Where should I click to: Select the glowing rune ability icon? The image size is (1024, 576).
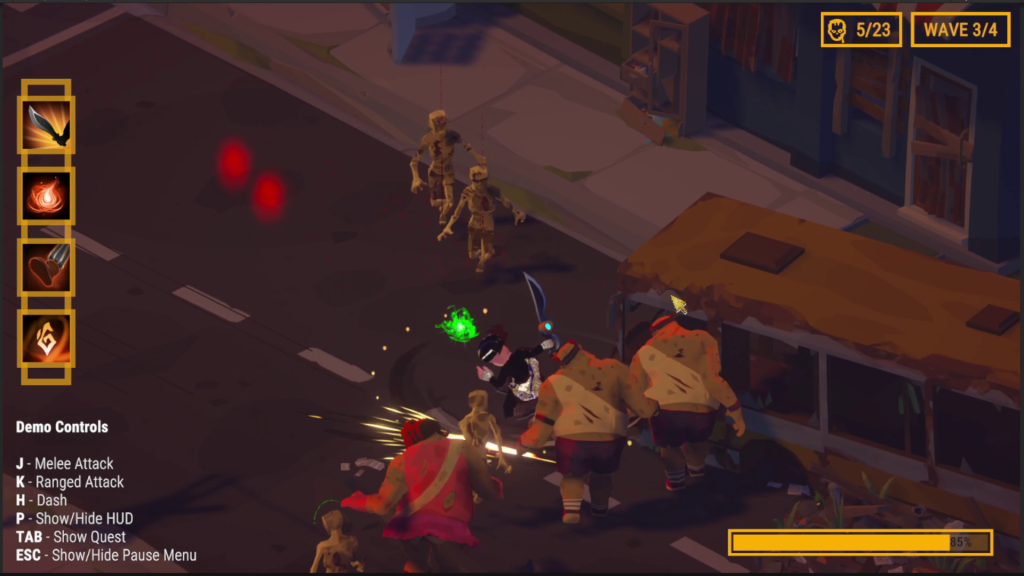[46, 338]
